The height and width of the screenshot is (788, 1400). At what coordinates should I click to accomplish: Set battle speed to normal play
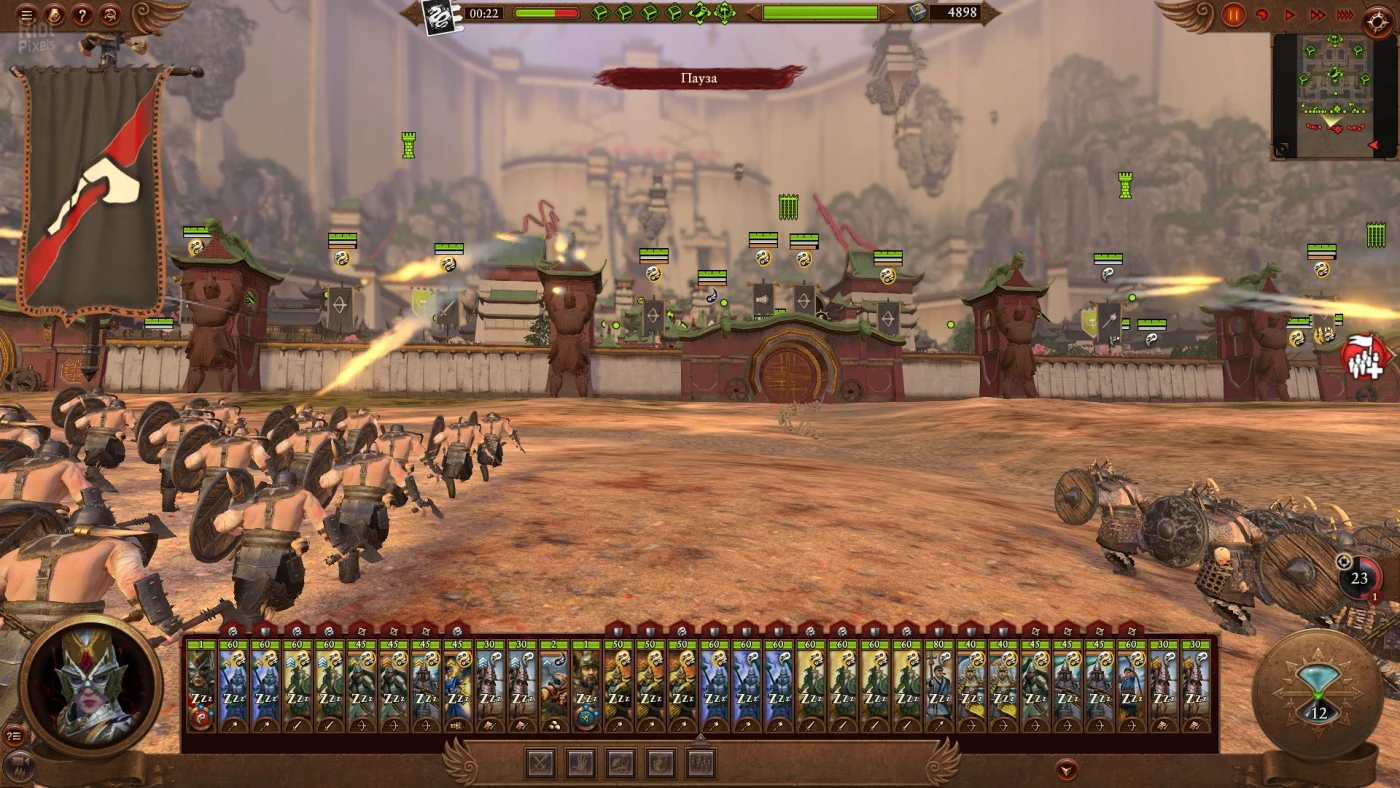pos(1290,15)
